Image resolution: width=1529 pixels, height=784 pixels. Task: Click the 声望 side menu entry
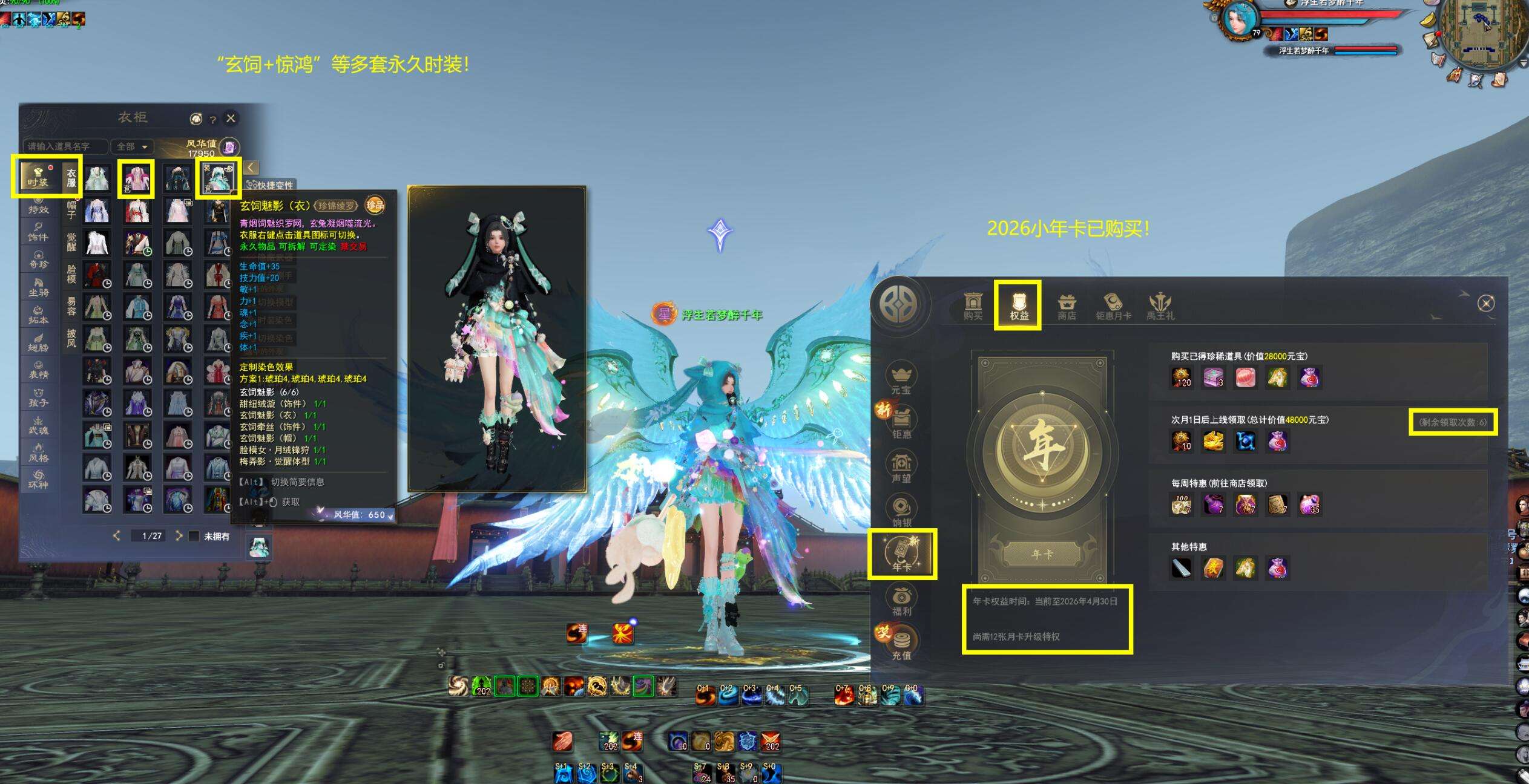(x=901, y=466)
